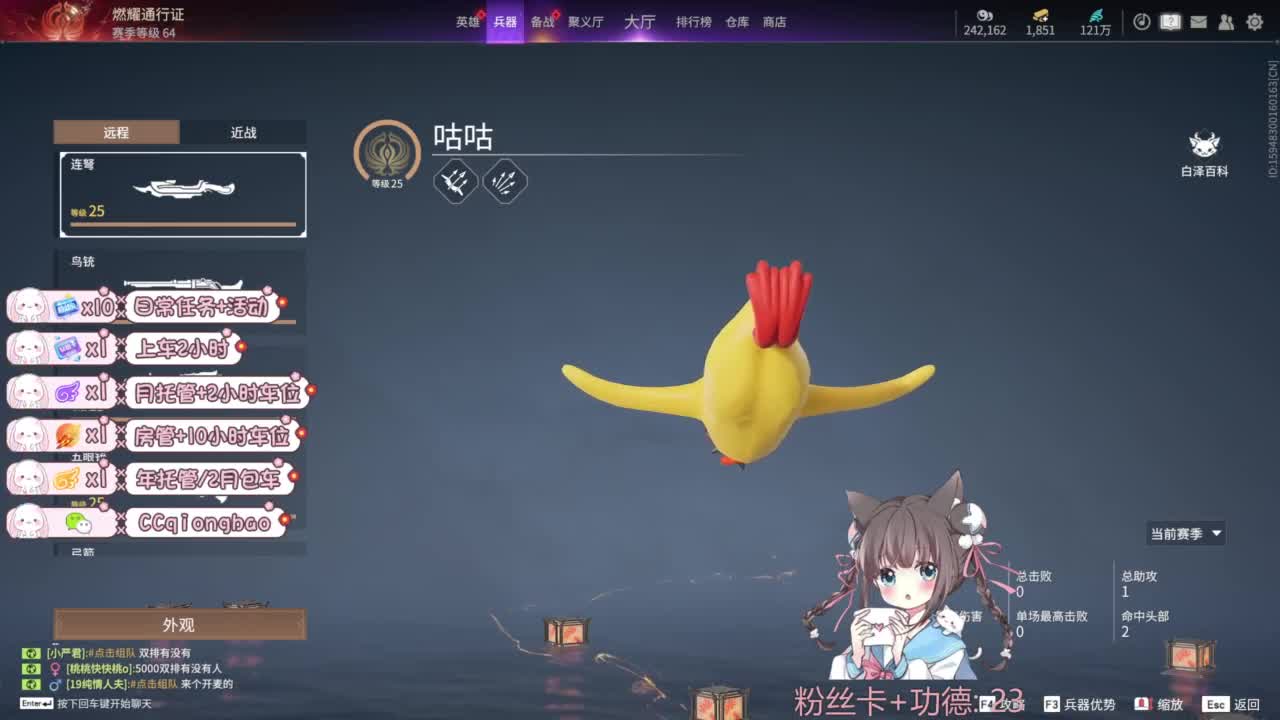Expand the 当前赛季 season dropdown
1280x720 pixels.
point(1185,533)
